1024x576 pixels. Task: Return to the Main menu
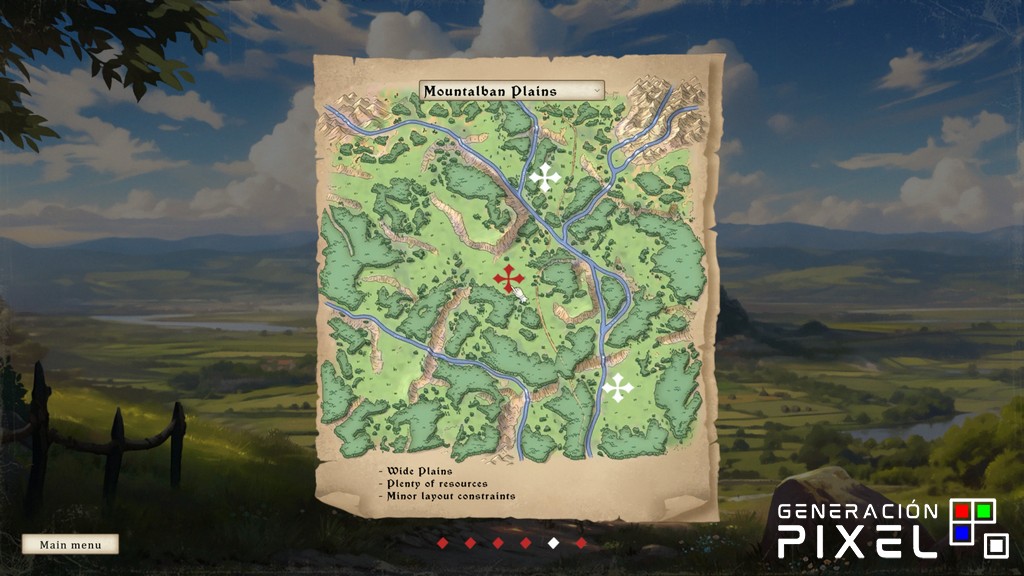click(70, 545)
